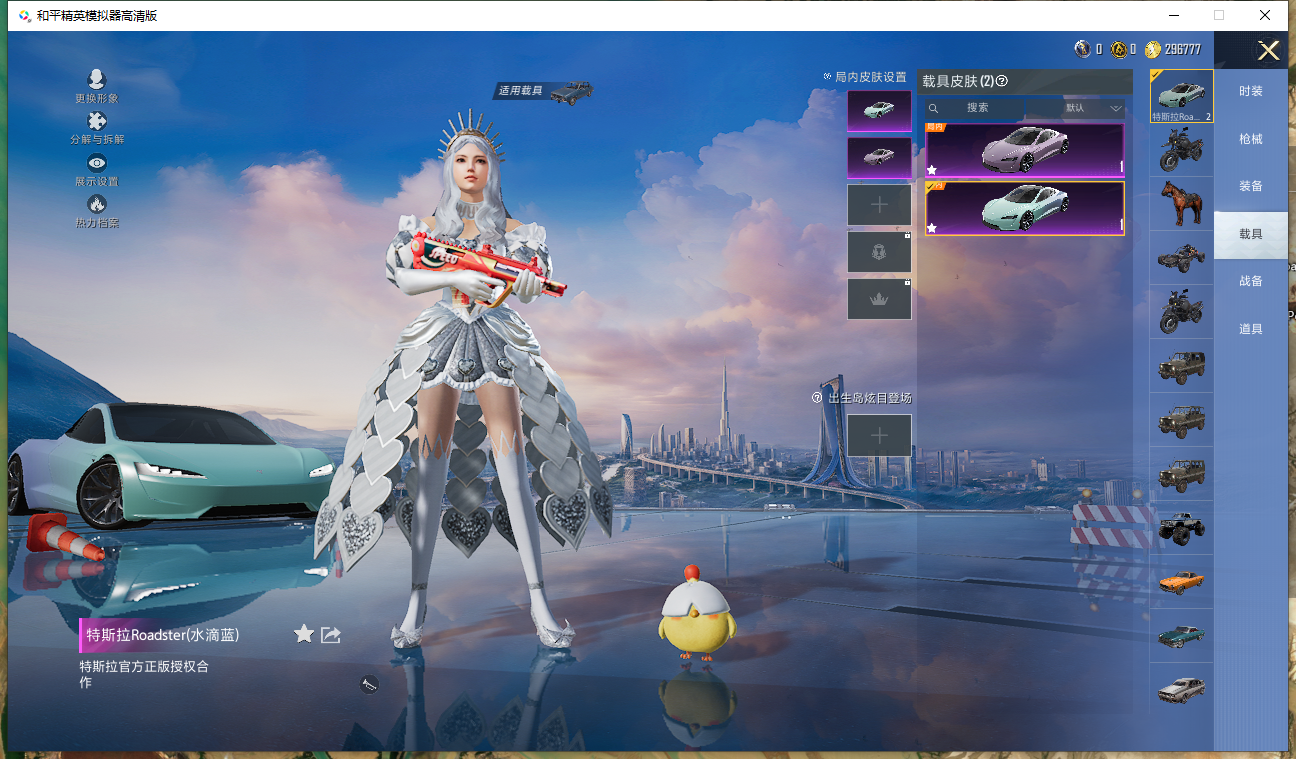Screen dimensions: 1296x759
Task: Open 分解与拆解 dismantle option
Action: tap(97, 122)
